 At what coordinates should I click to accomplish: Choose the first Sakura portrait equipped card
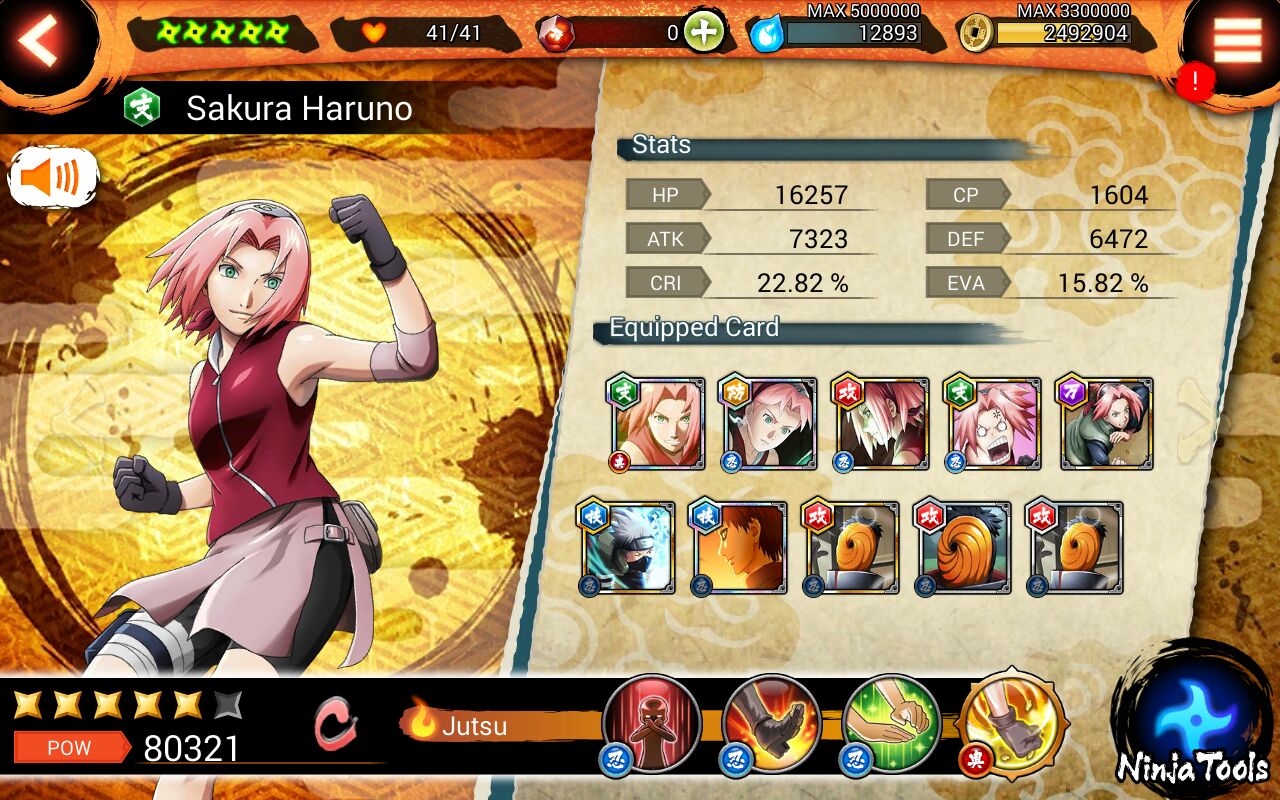(656, 424)
